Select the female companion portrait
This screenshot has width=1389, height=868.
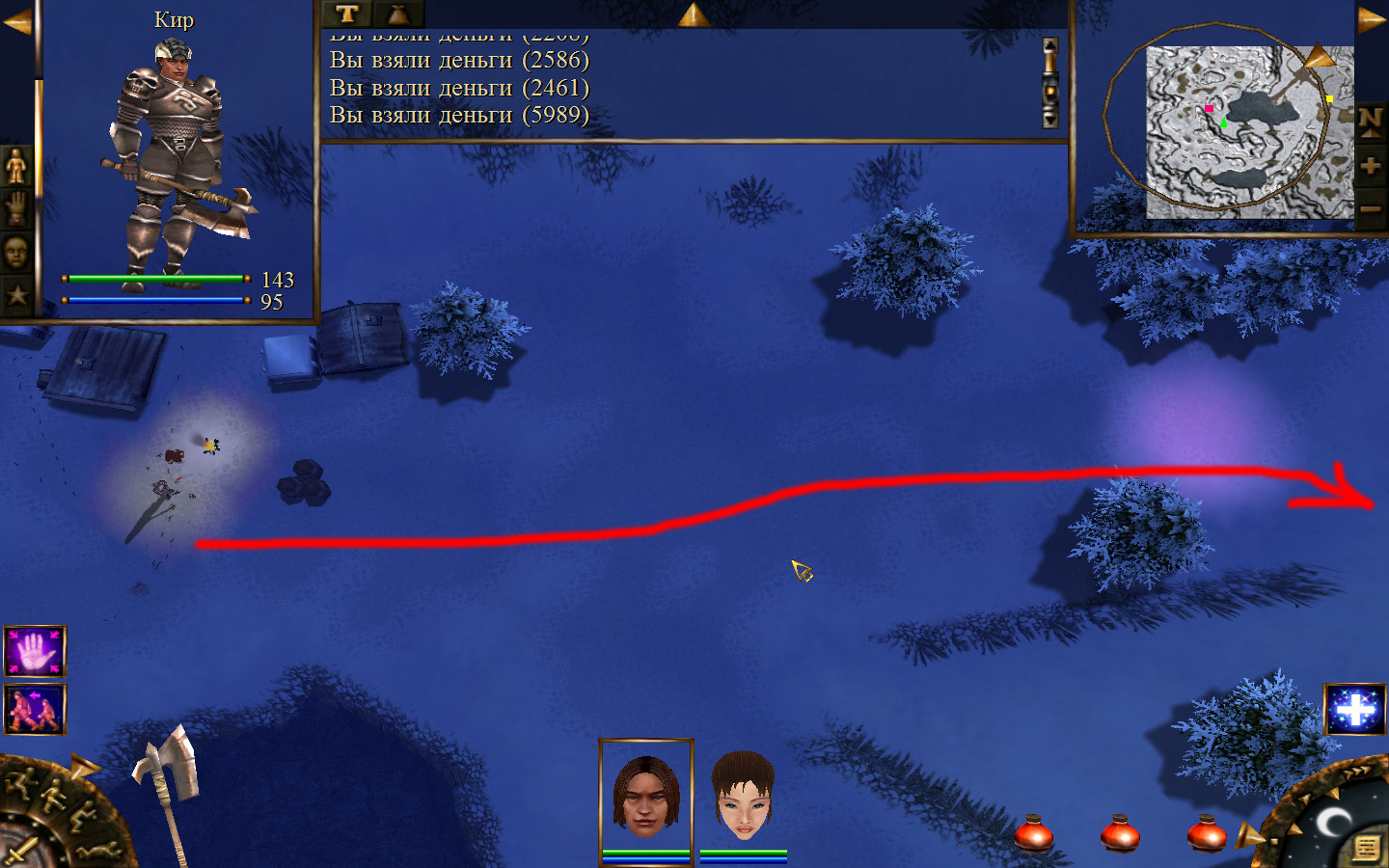pyautogui.click(x=743, y=797)
